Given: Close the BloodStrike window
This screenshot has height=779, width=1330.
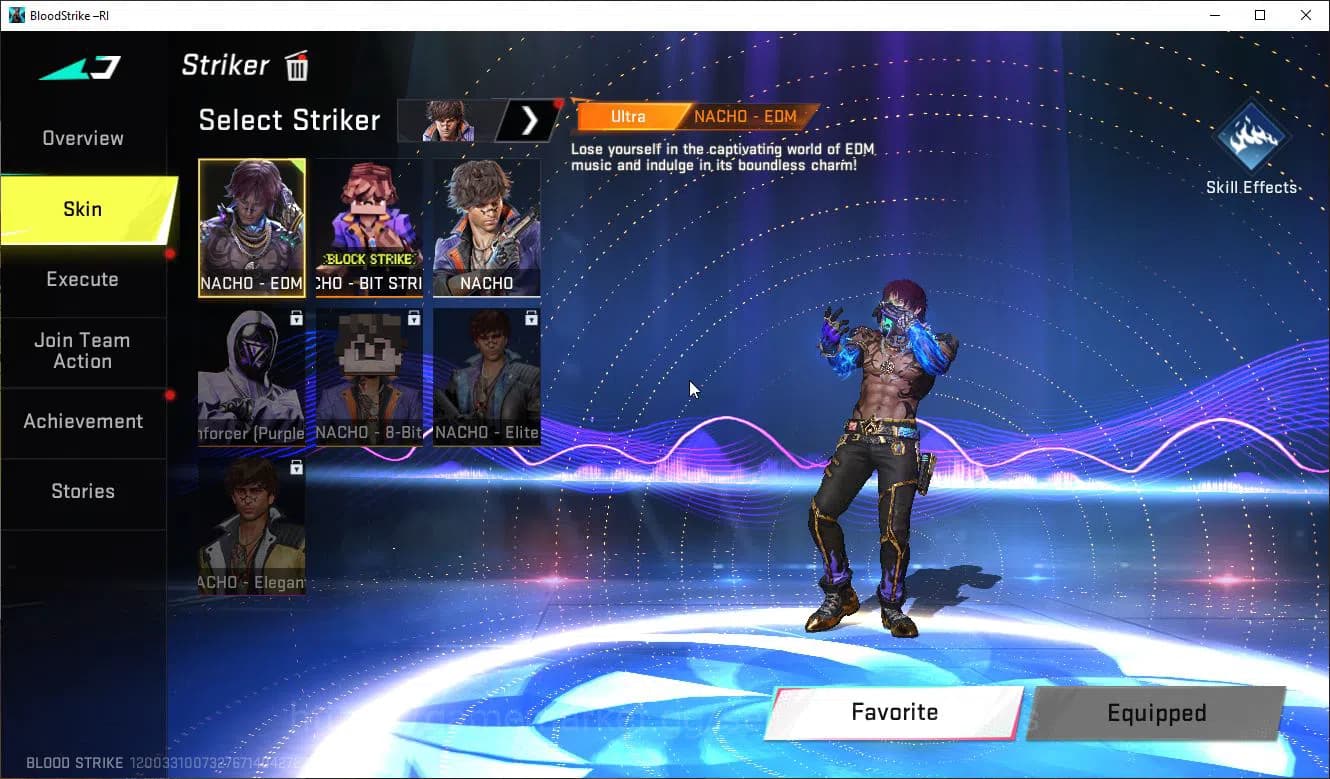Looking at the screenshot, I should click(1306, 15).
